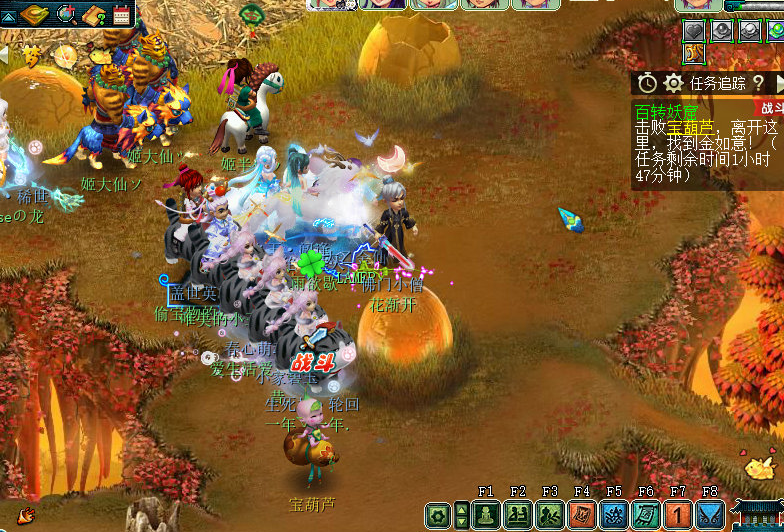Image resolution: width=784 pixels, height=532 pixels.
Task: Click the heart buff status icon
Action: tap(695, 31)
